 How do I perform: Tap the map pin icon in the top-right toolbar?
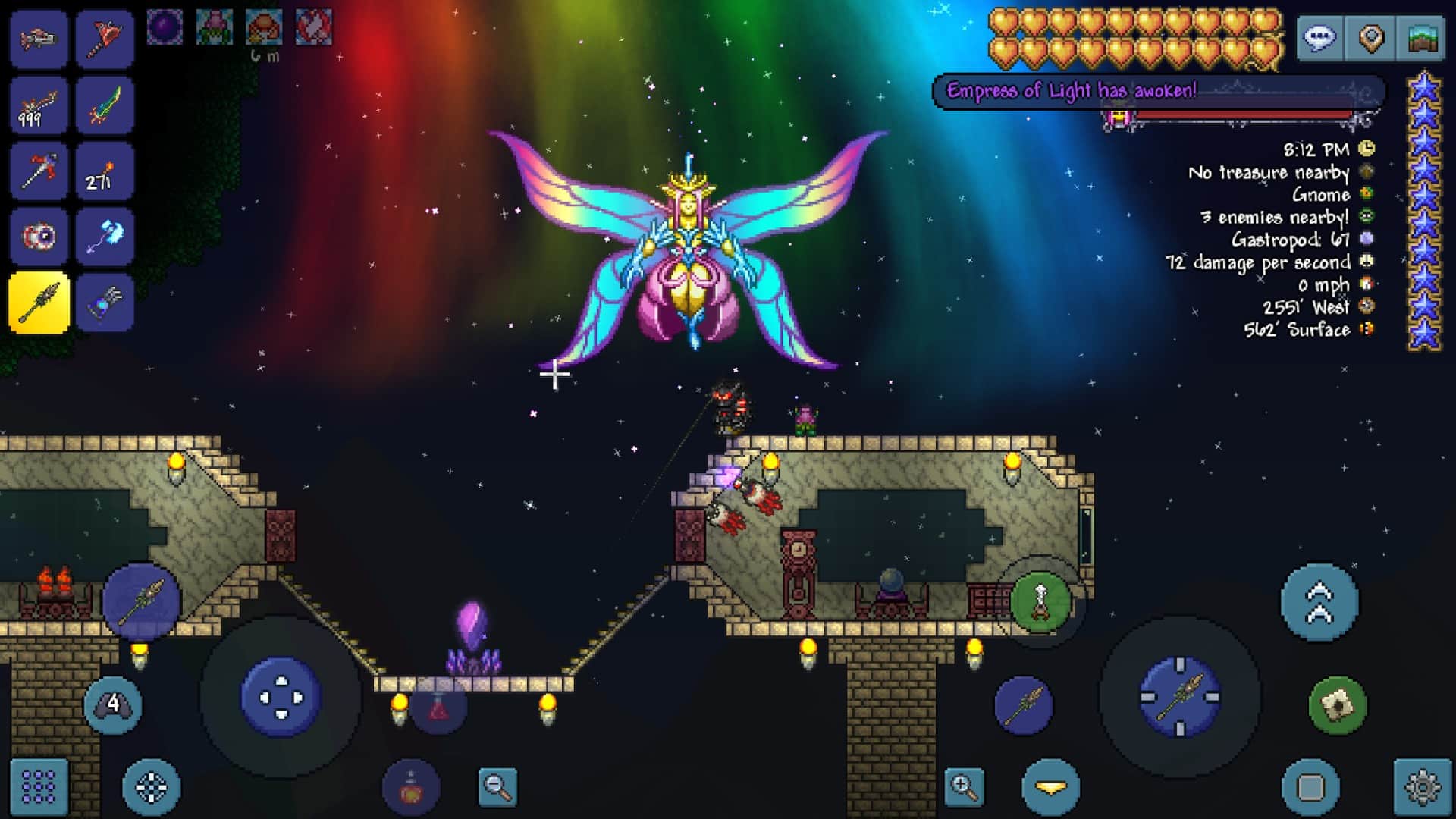coord(1373,39)
